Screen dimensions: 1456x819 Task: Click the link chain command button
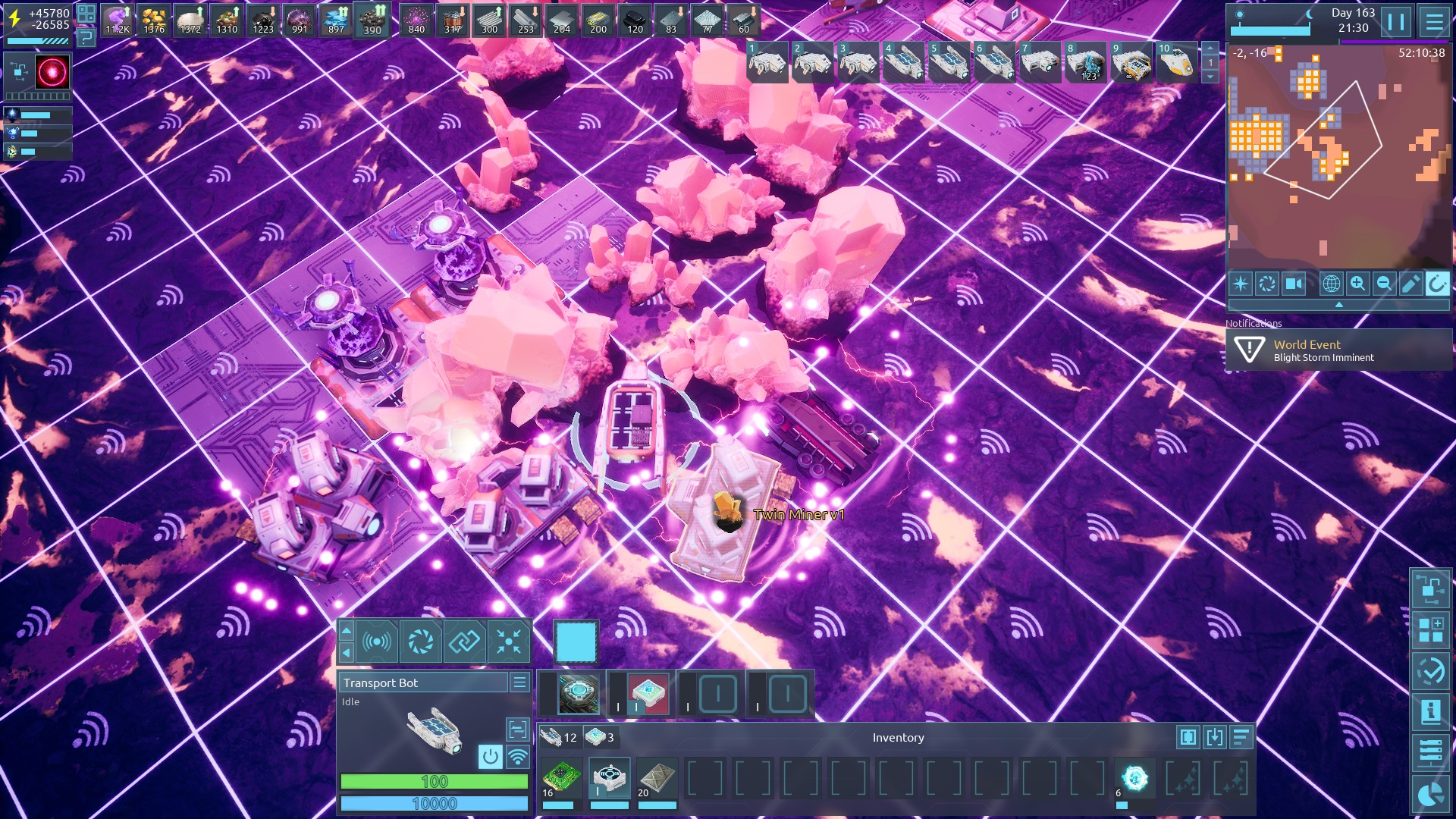[x=464, y=642]
